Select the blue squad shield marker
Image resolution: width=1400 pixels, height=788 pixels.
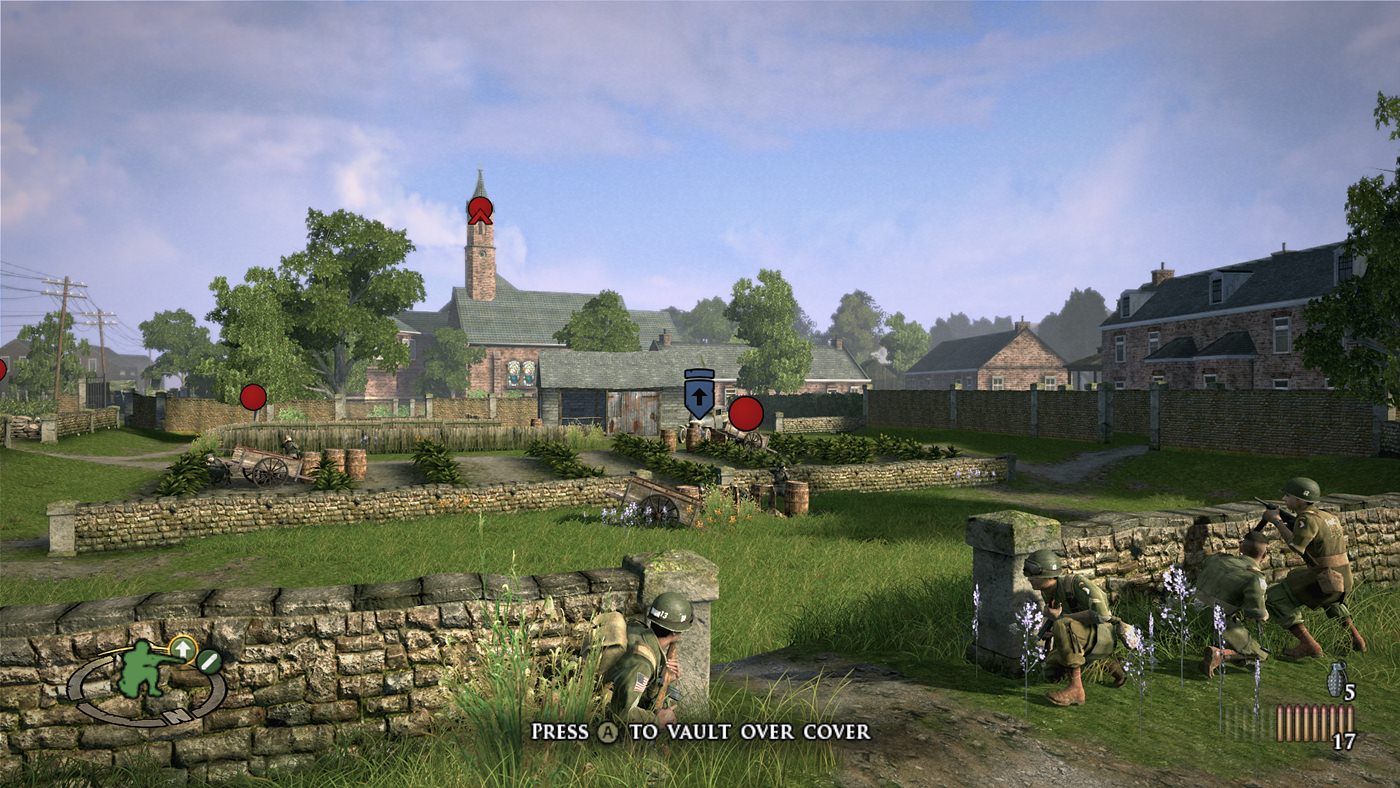pyautogui.click(x=698, y=393)
